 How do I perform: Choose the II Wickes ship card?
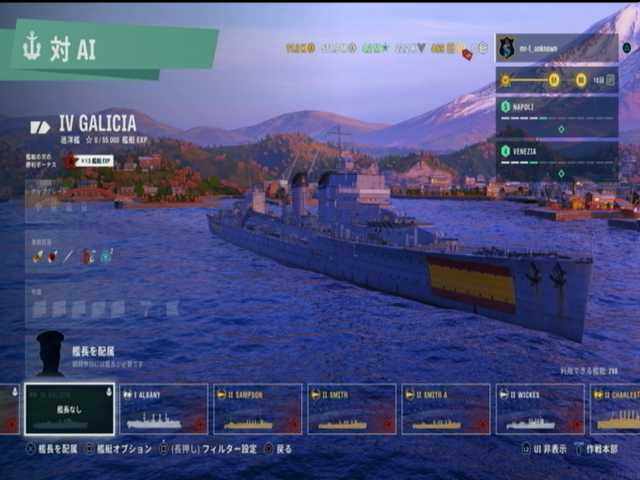click(x=539, y=409)
